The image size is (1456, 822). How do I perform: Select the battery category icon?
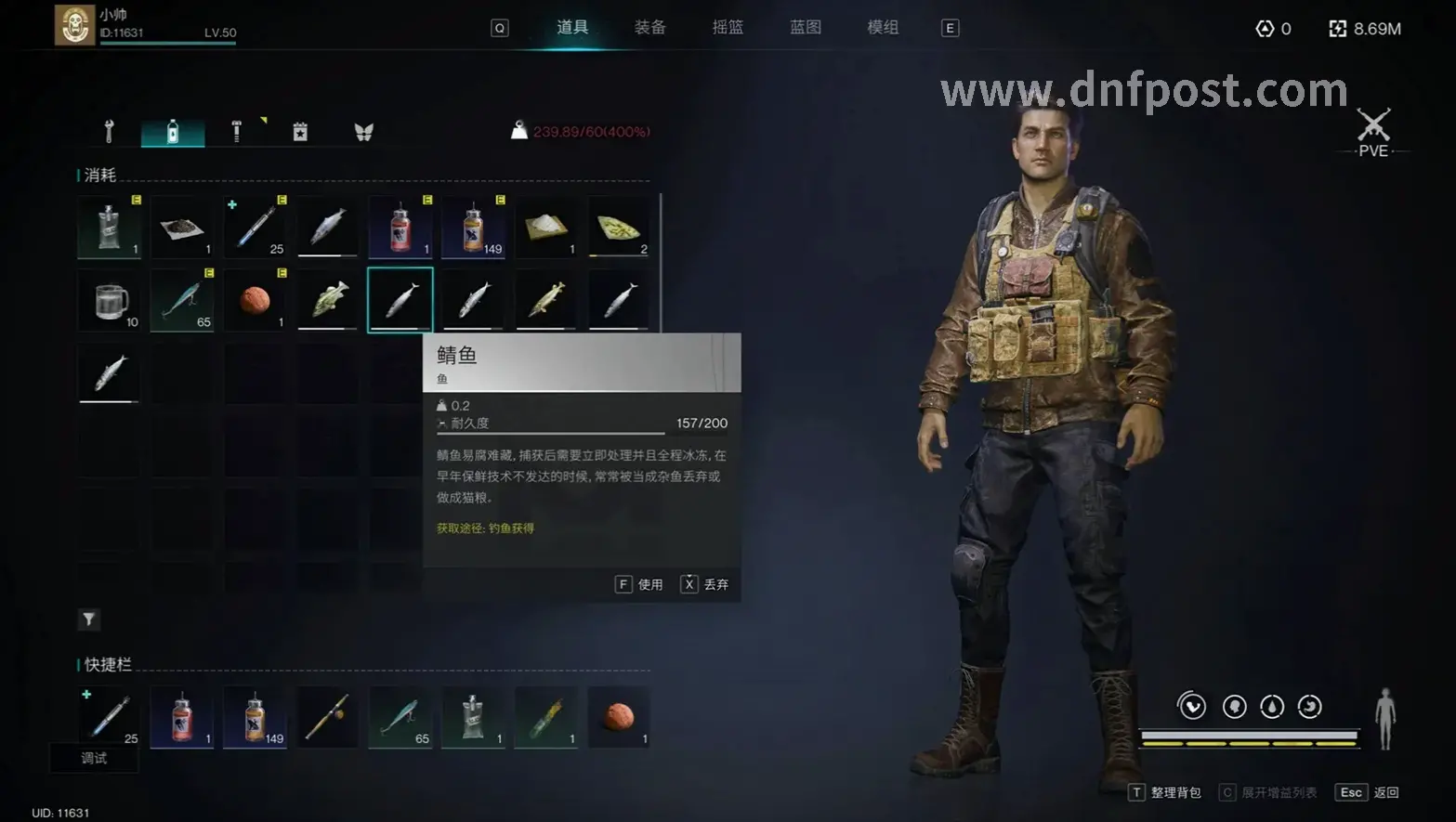(x=300, y=131)
